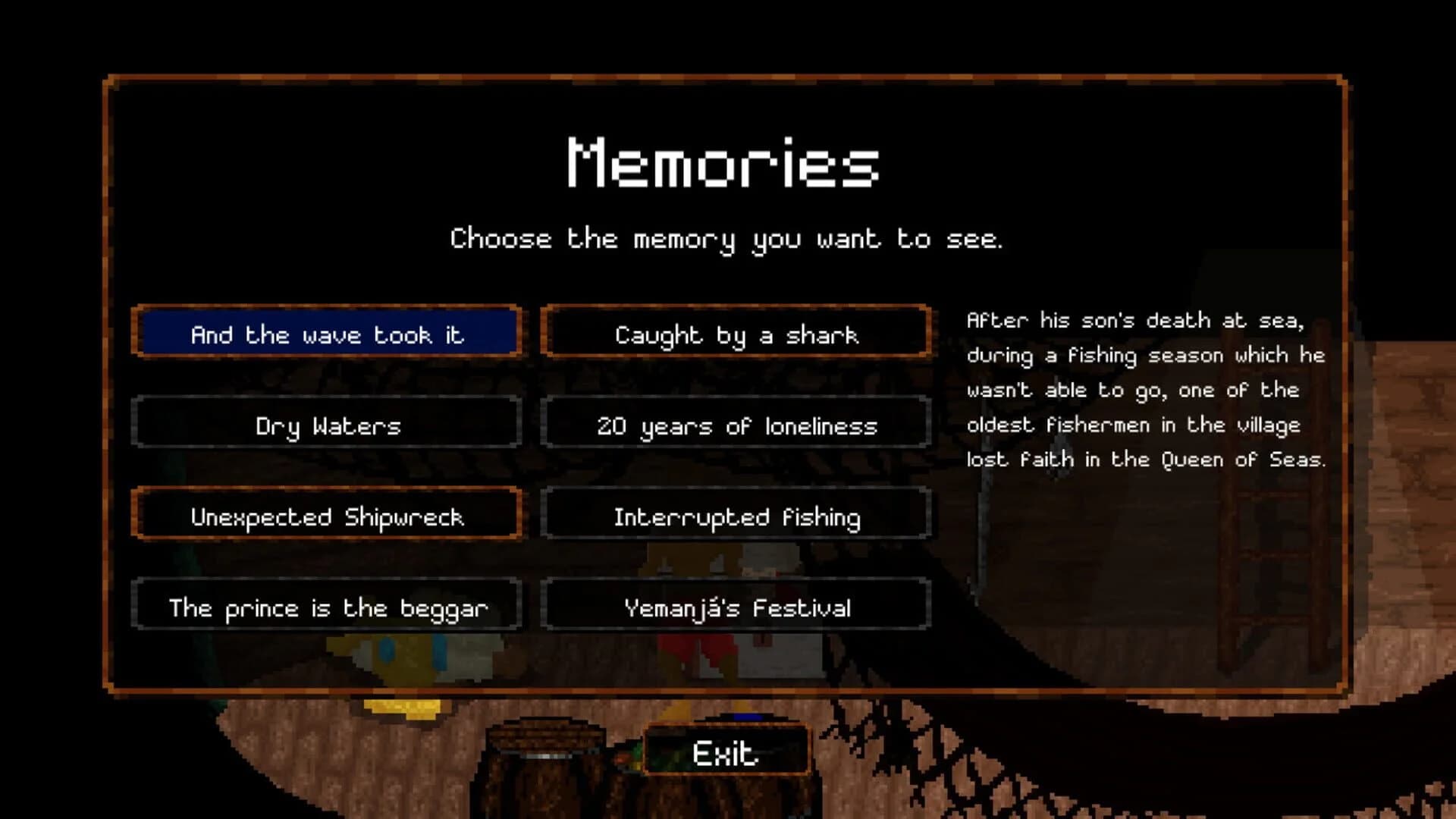Screen dimensions: 1456x819
Task: Select "Yemanjá's Festival" memory
Action: 736,607
